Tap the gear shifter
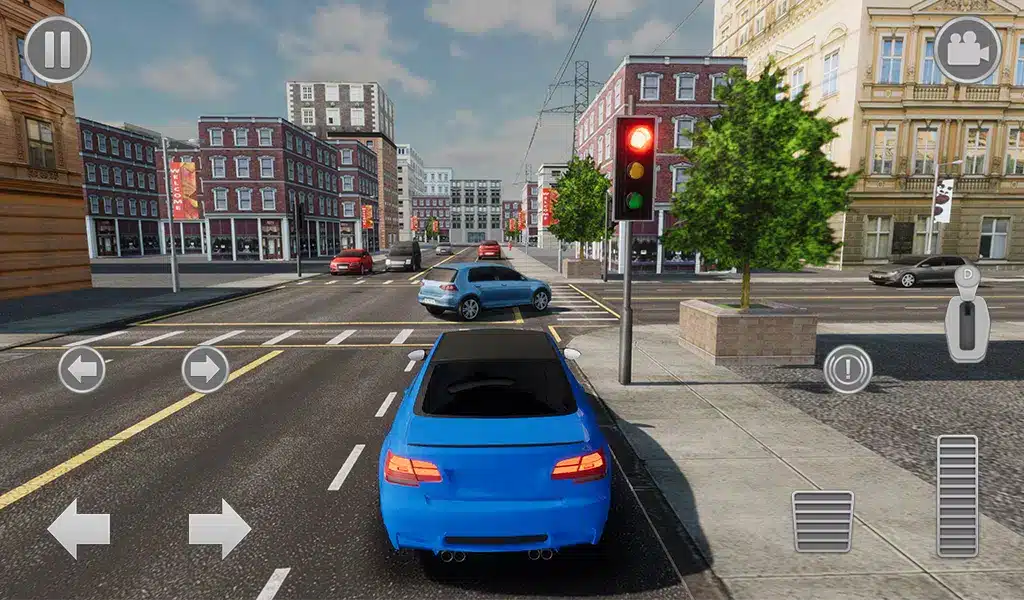 [x=967, y=315]
